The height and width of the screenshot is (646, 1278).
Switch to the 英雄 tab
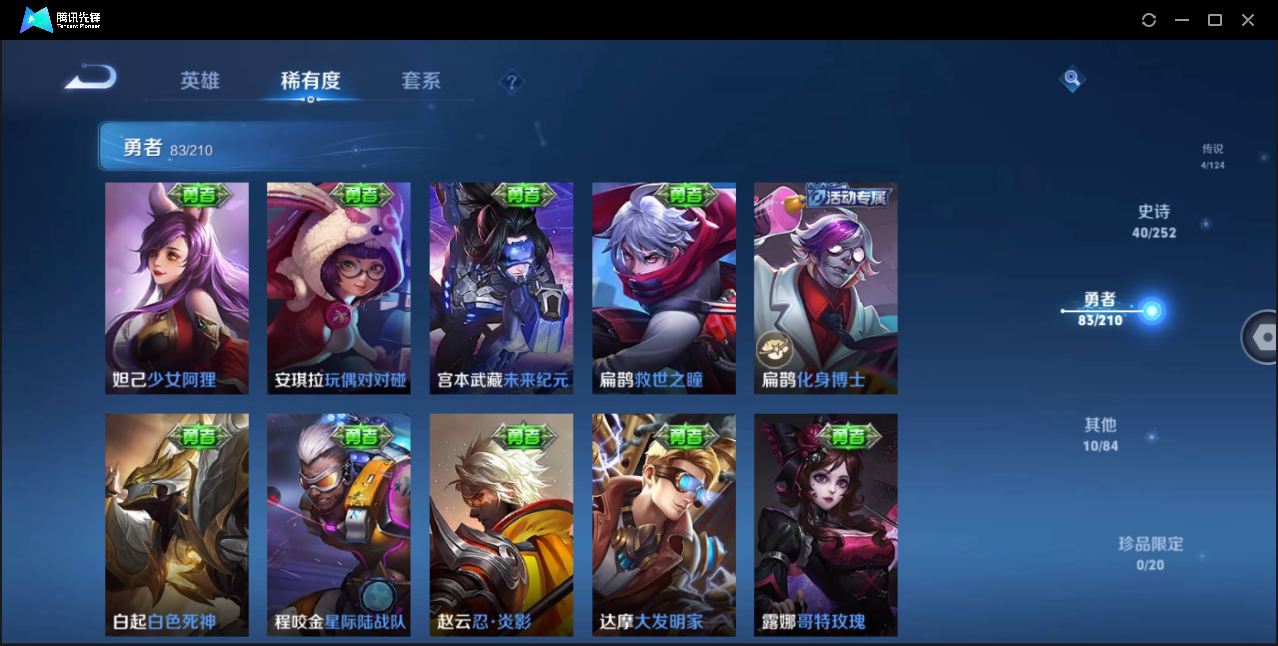point(200,81)
